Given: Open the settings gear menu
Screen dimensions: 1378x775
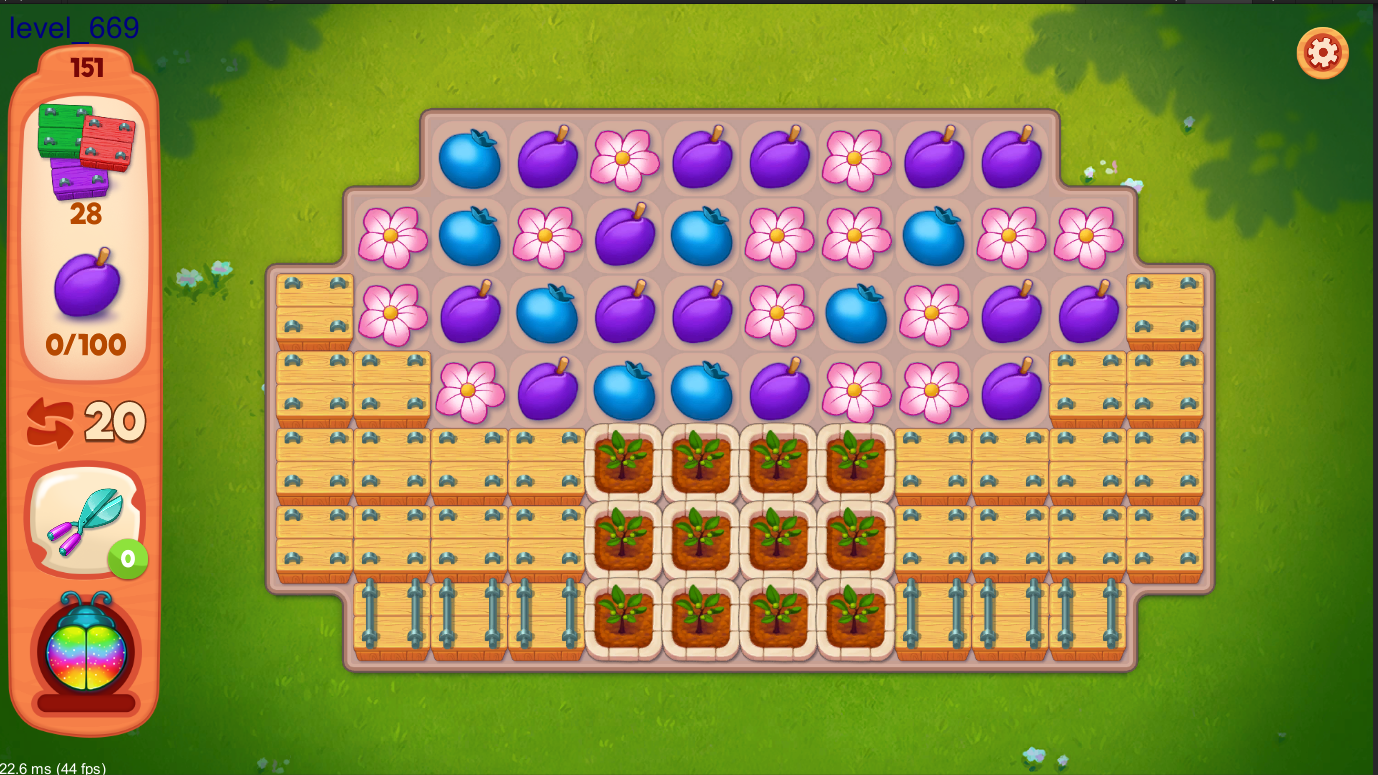Looking at the screenshot, I should 1322,53.
